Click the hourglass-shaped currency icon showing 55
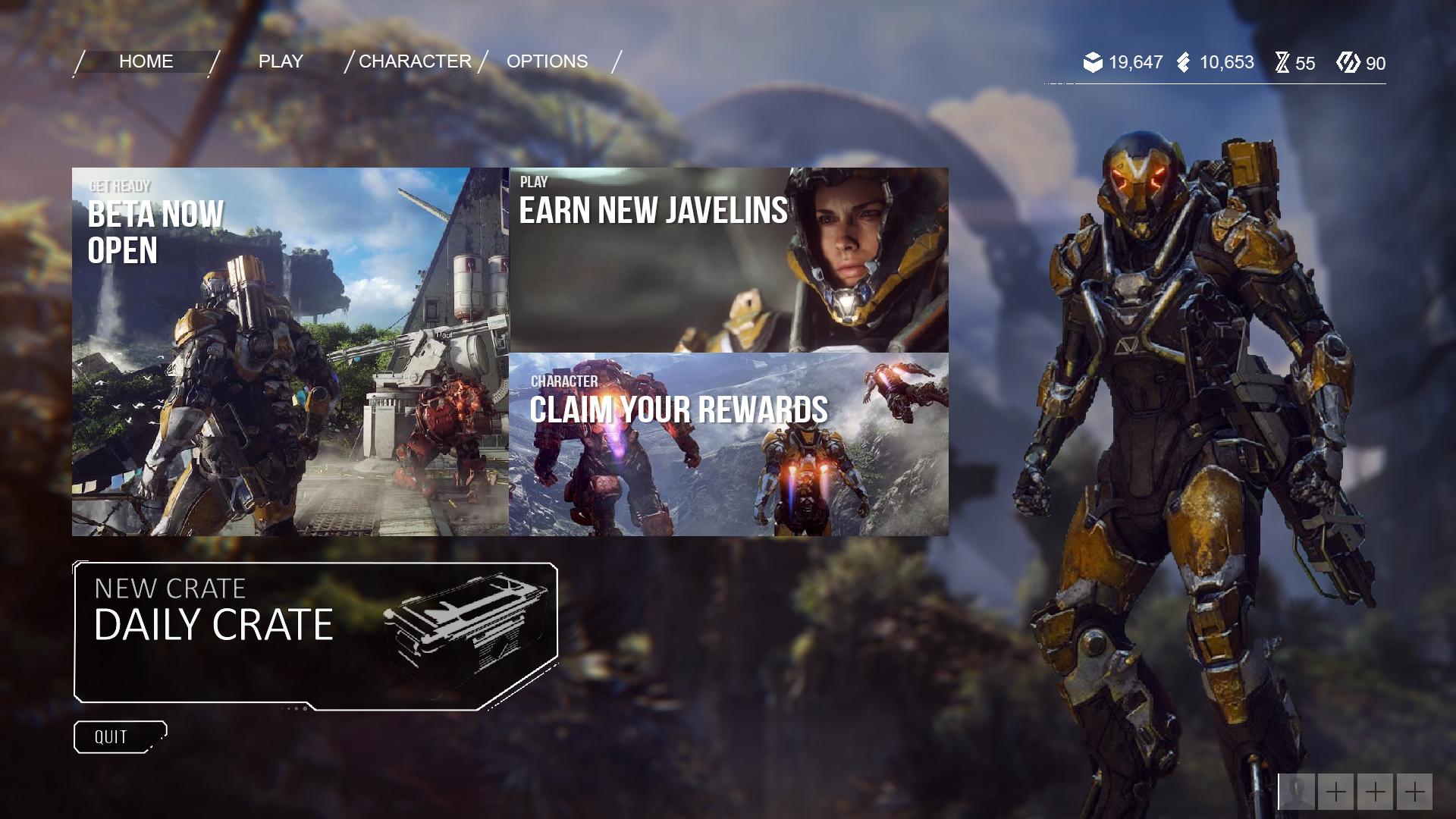 pos(1282,63)
